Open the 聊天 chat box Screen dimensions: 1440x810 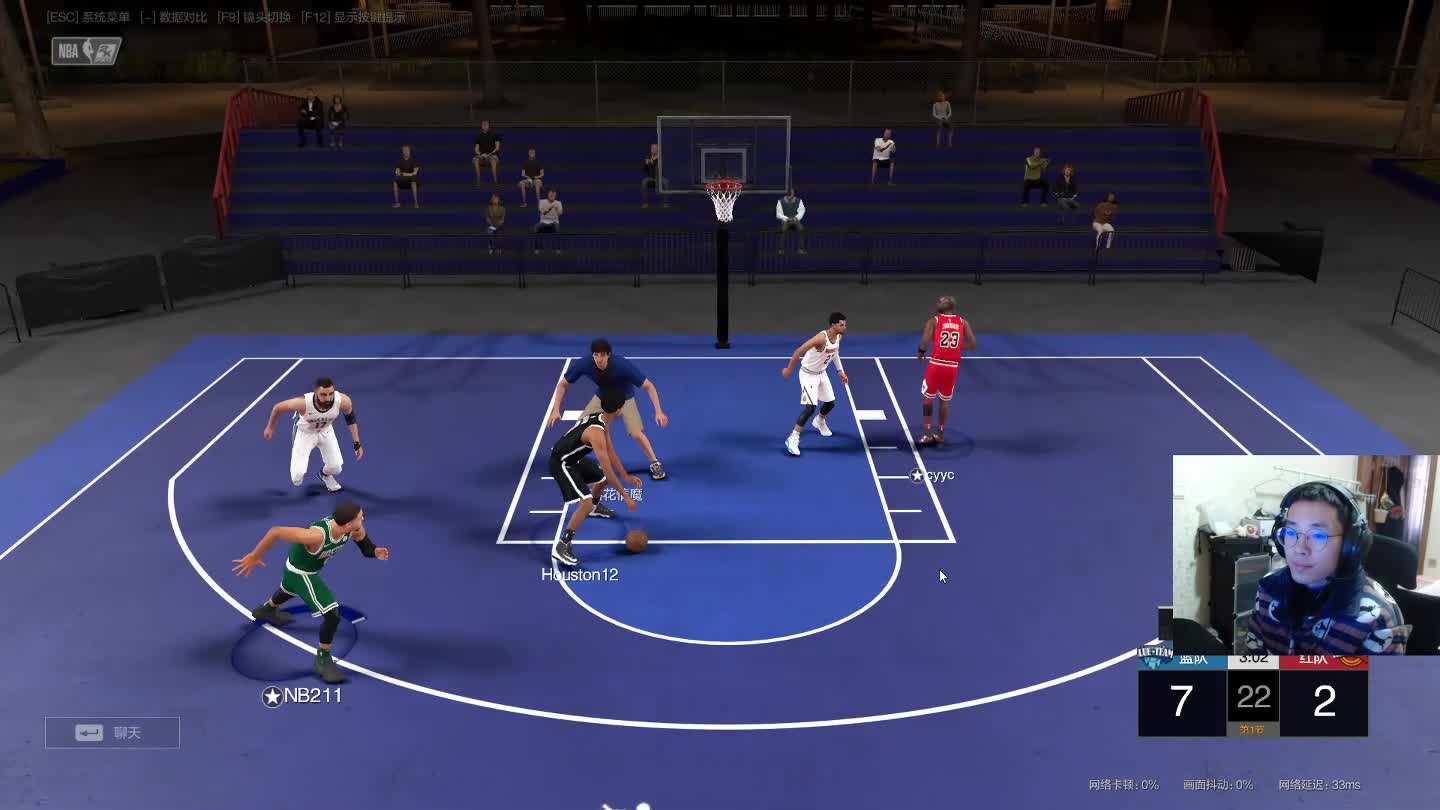point(112,733)
